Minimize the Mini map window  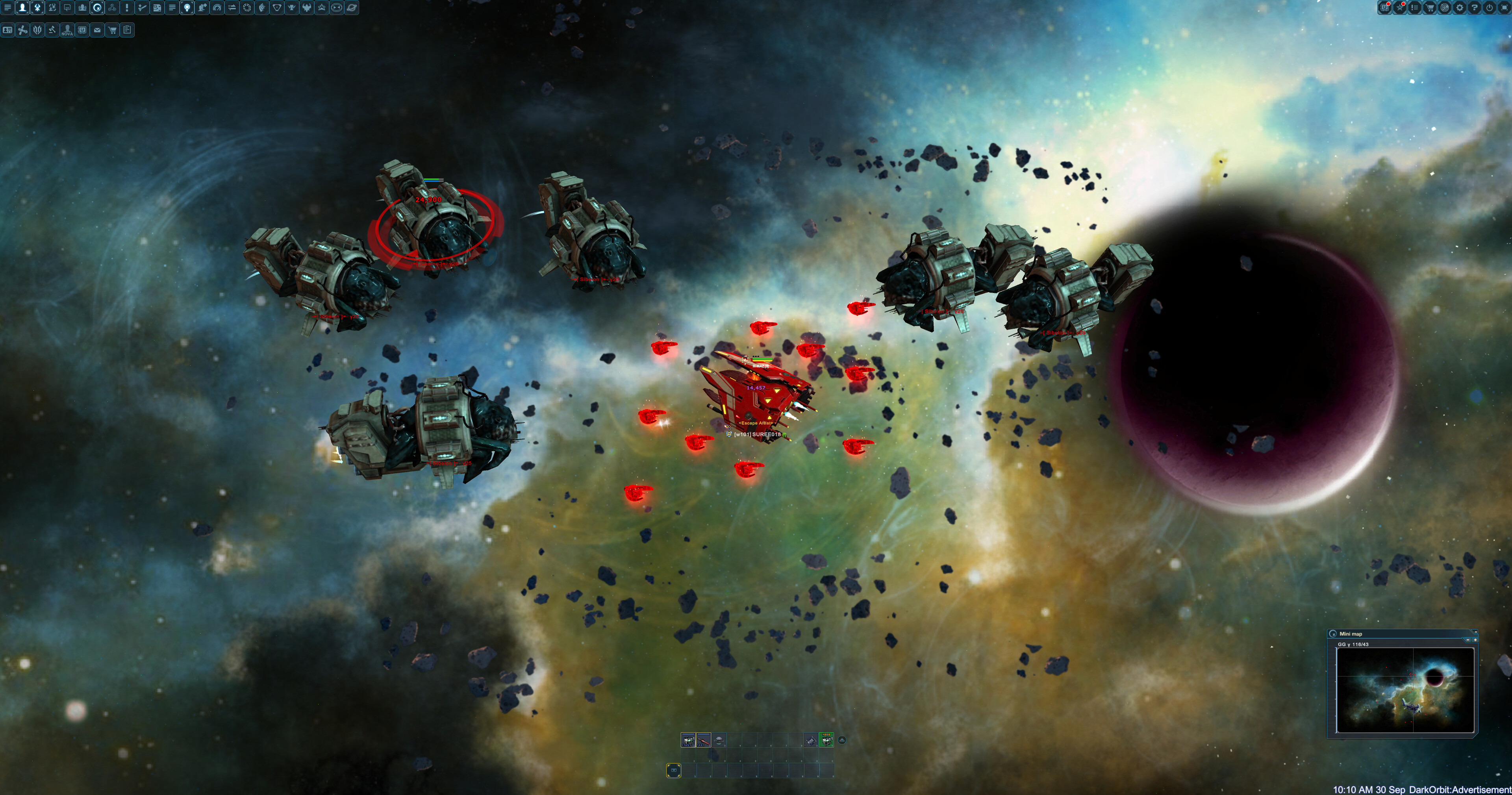pos(1476,632)
